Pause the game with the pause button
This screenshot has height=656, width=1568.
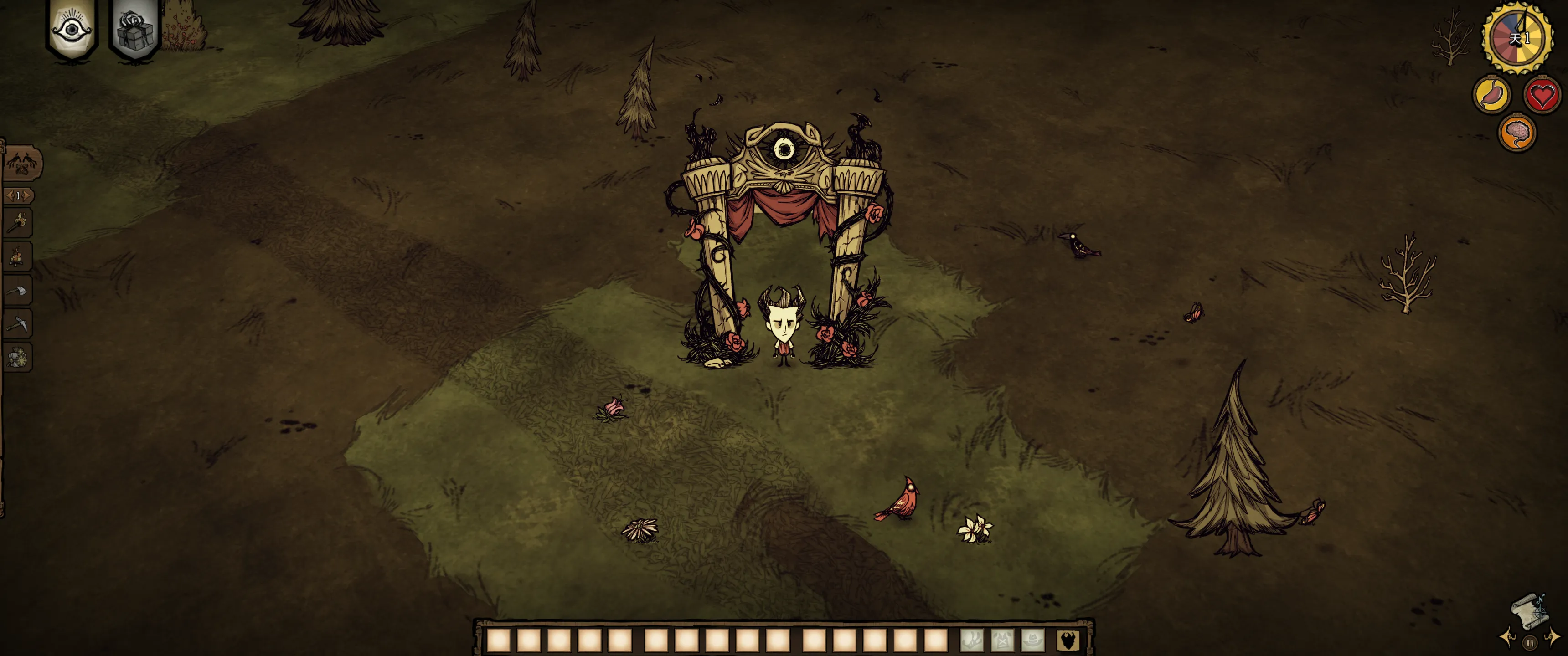point(1530,643)
